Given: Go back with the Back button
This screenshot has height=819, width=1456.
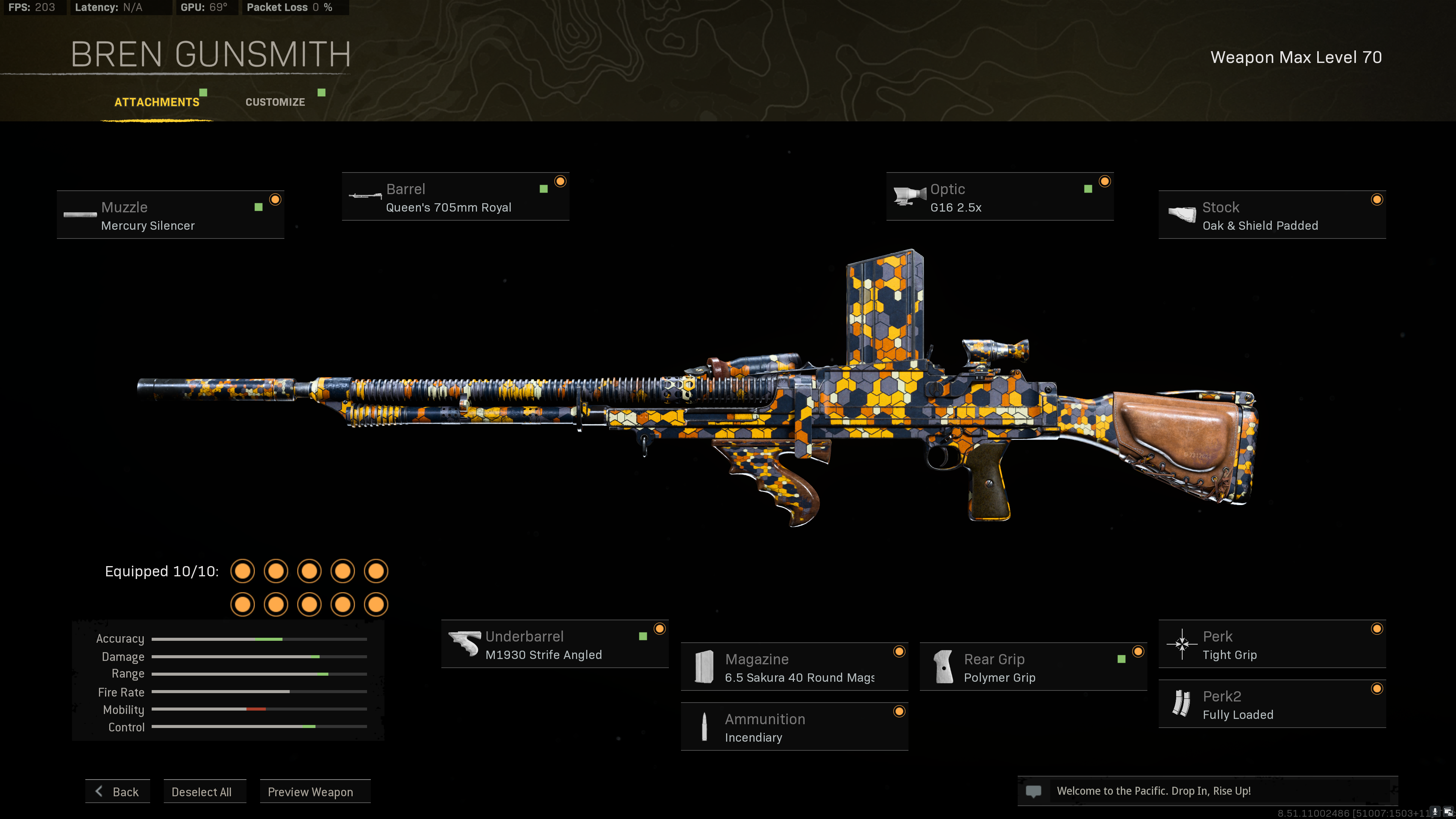Looking at the screenshot, I should (x=118, y=791).
